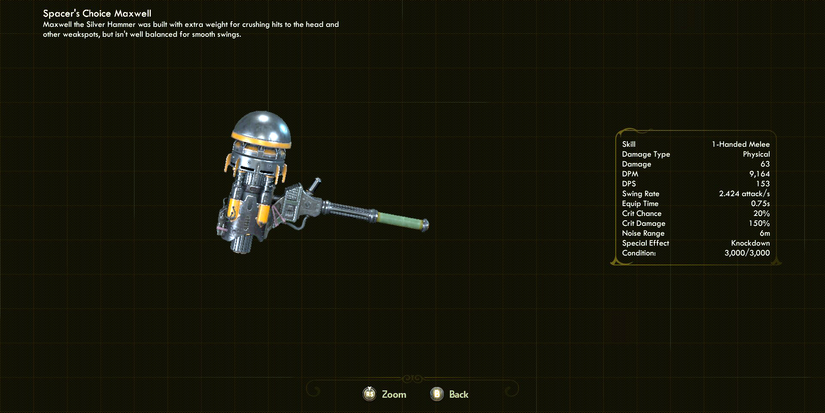Click the Zoom option label
The height and width of the screenshot is (413, 825).
tap(394, 394)
